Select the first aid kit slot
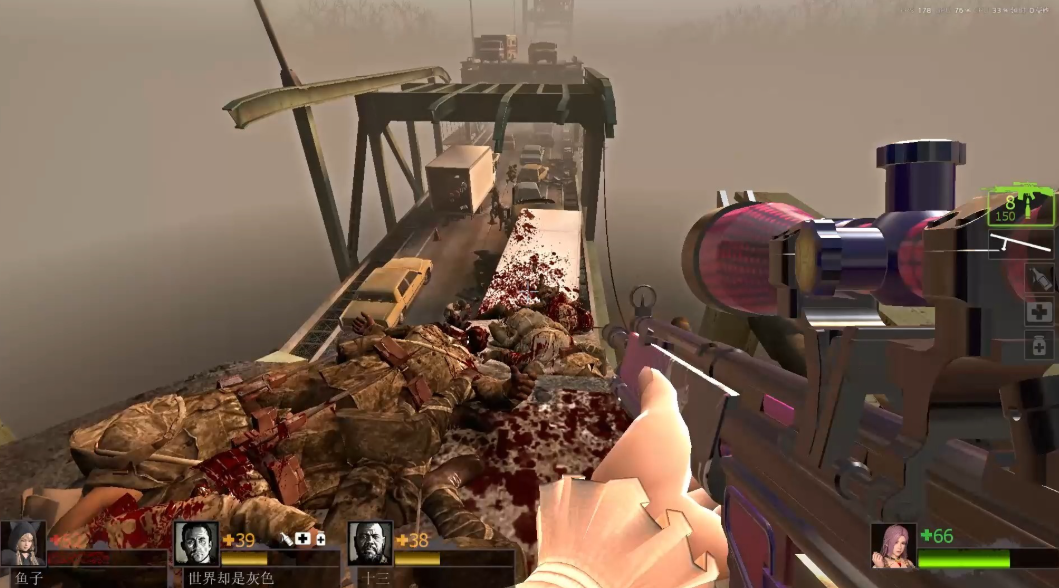This screenshot has width=1059, height=588. tap(1039, 312)
